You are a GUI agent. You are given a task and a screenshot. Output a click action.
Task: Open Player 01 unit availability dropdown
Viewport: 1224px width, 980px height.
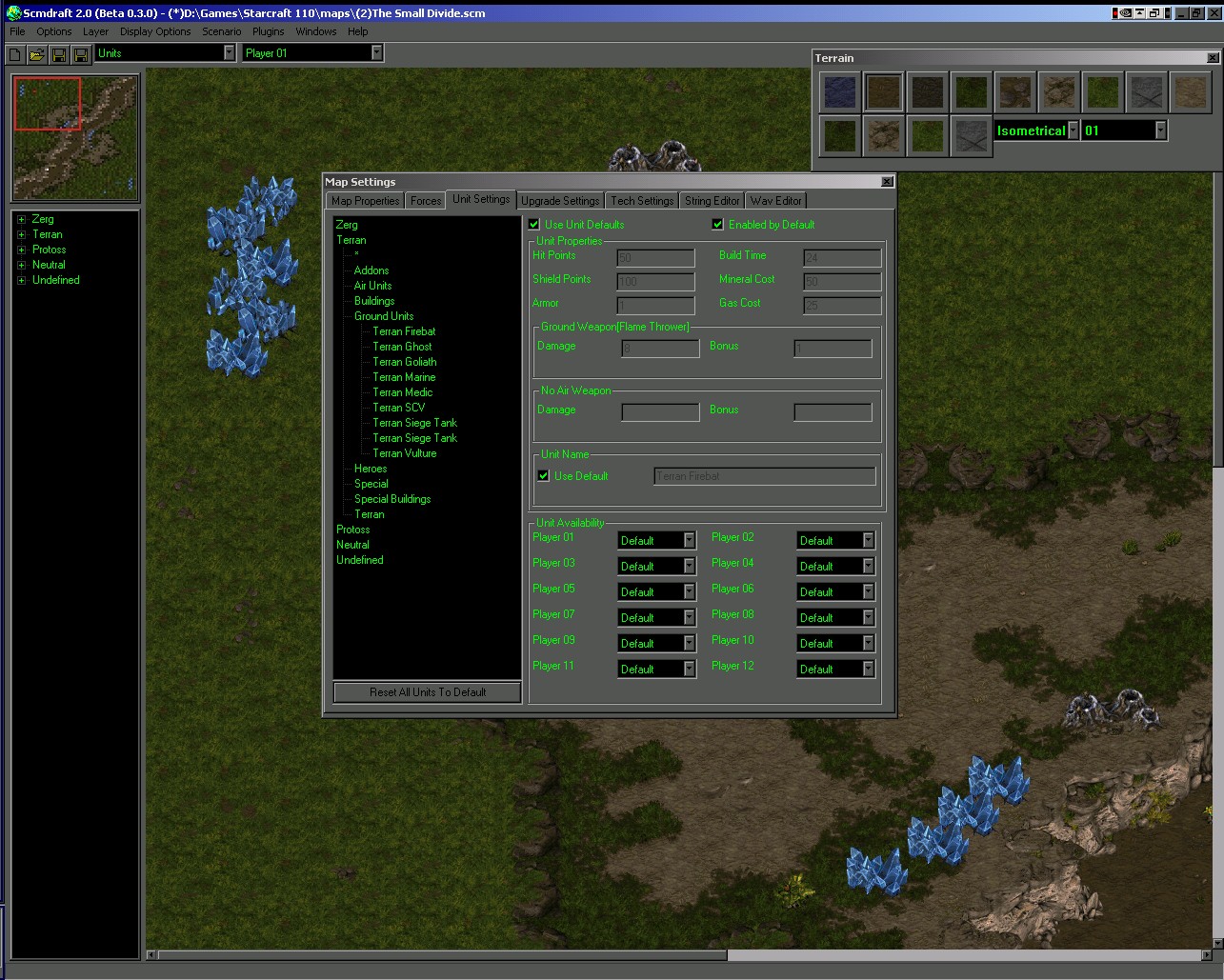(690, 541)
